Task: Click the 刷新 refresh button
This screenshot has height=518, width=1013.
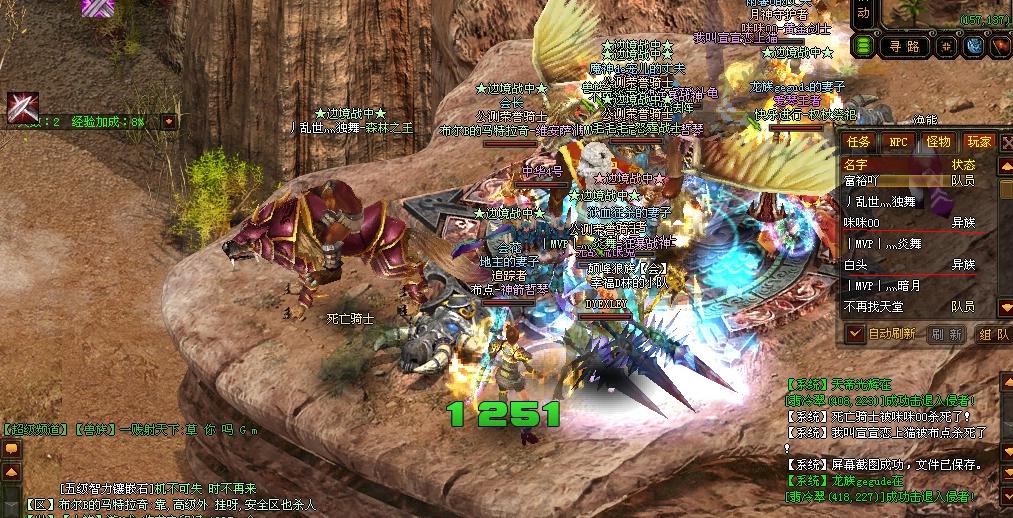Action: tap(946, 334)
